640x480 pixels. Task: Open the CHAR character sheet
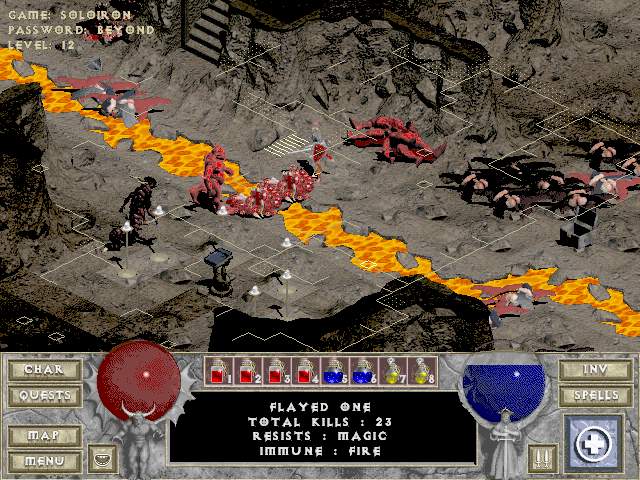point(43,369)
